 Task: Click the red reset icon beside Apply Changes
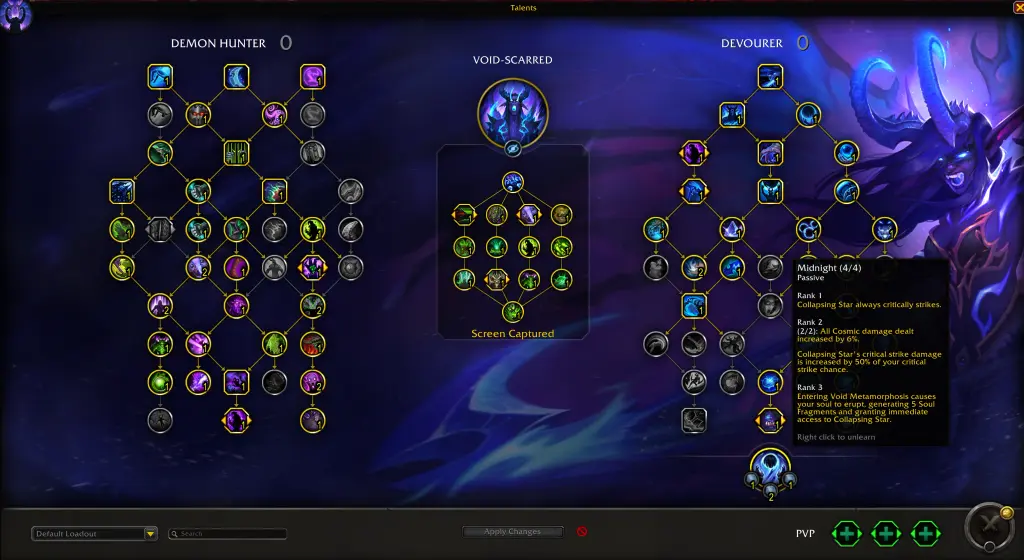click(x=582, y=532)
